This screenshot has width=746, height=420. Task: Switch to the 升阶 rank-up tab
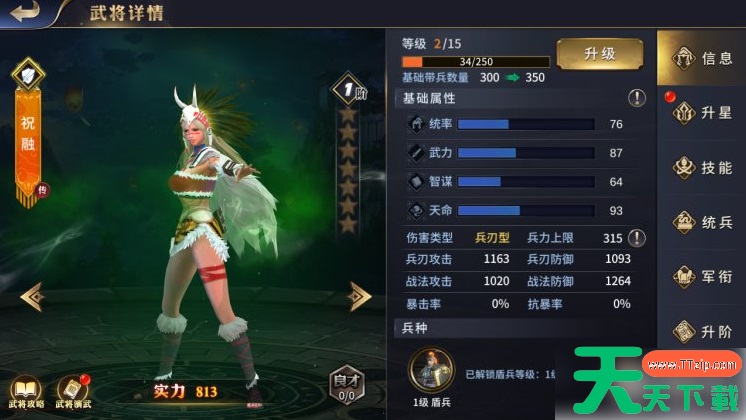pos(702,331)
